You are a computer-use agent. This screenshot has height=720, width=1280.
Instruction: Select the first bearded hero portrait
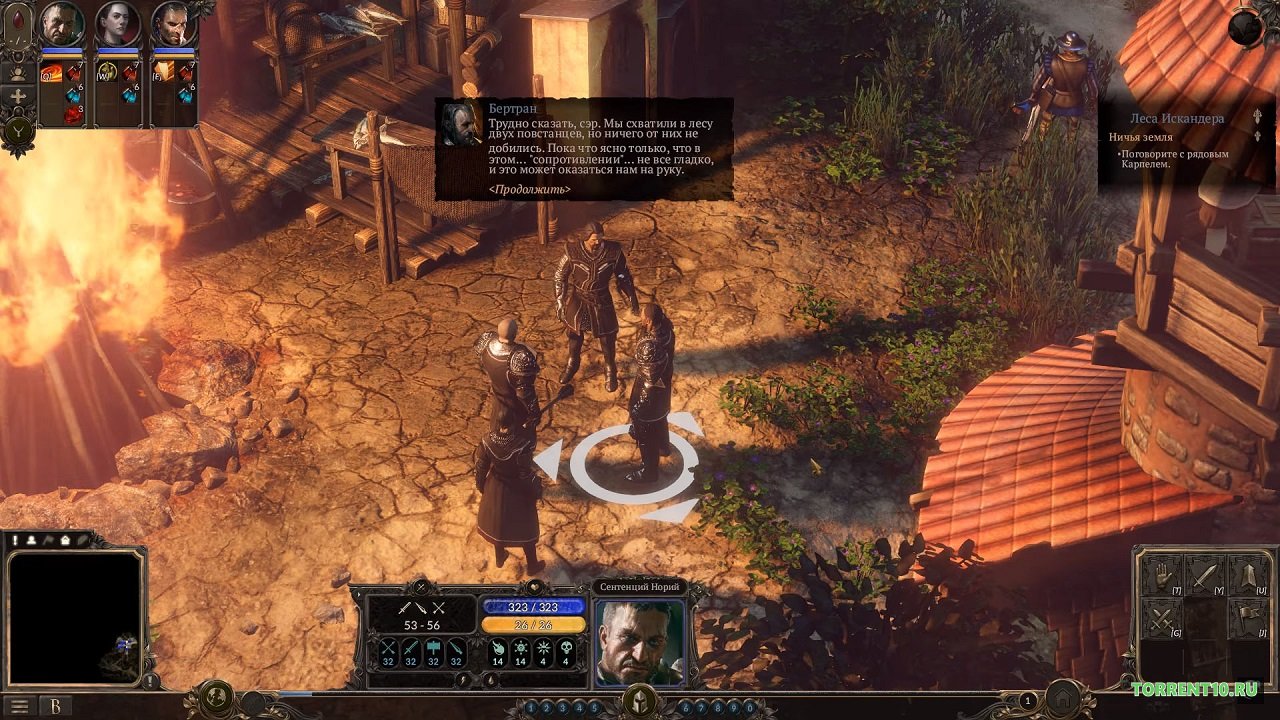[x=61, y=25]
